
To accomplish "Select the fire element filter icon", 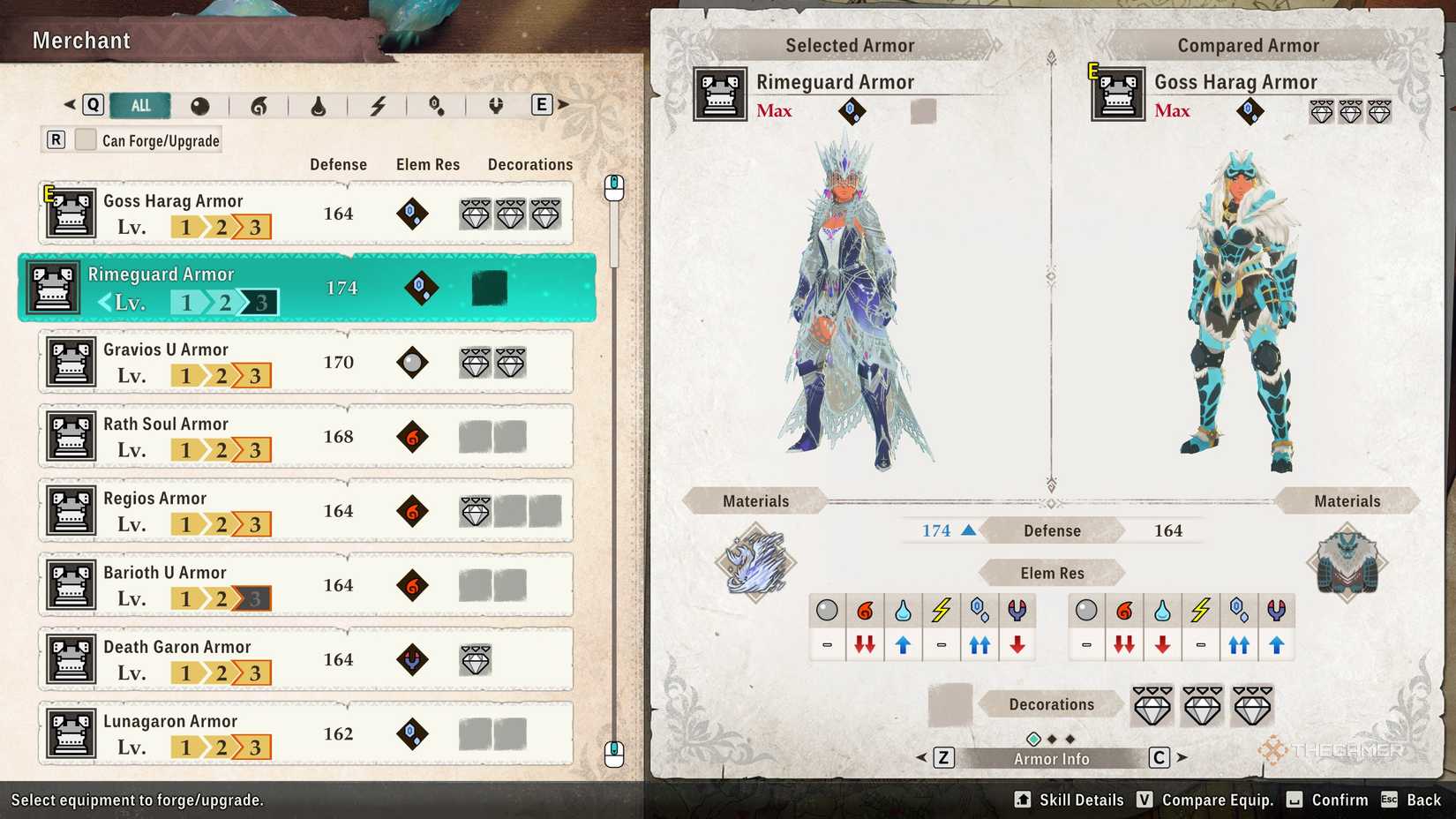I will 260,107.
